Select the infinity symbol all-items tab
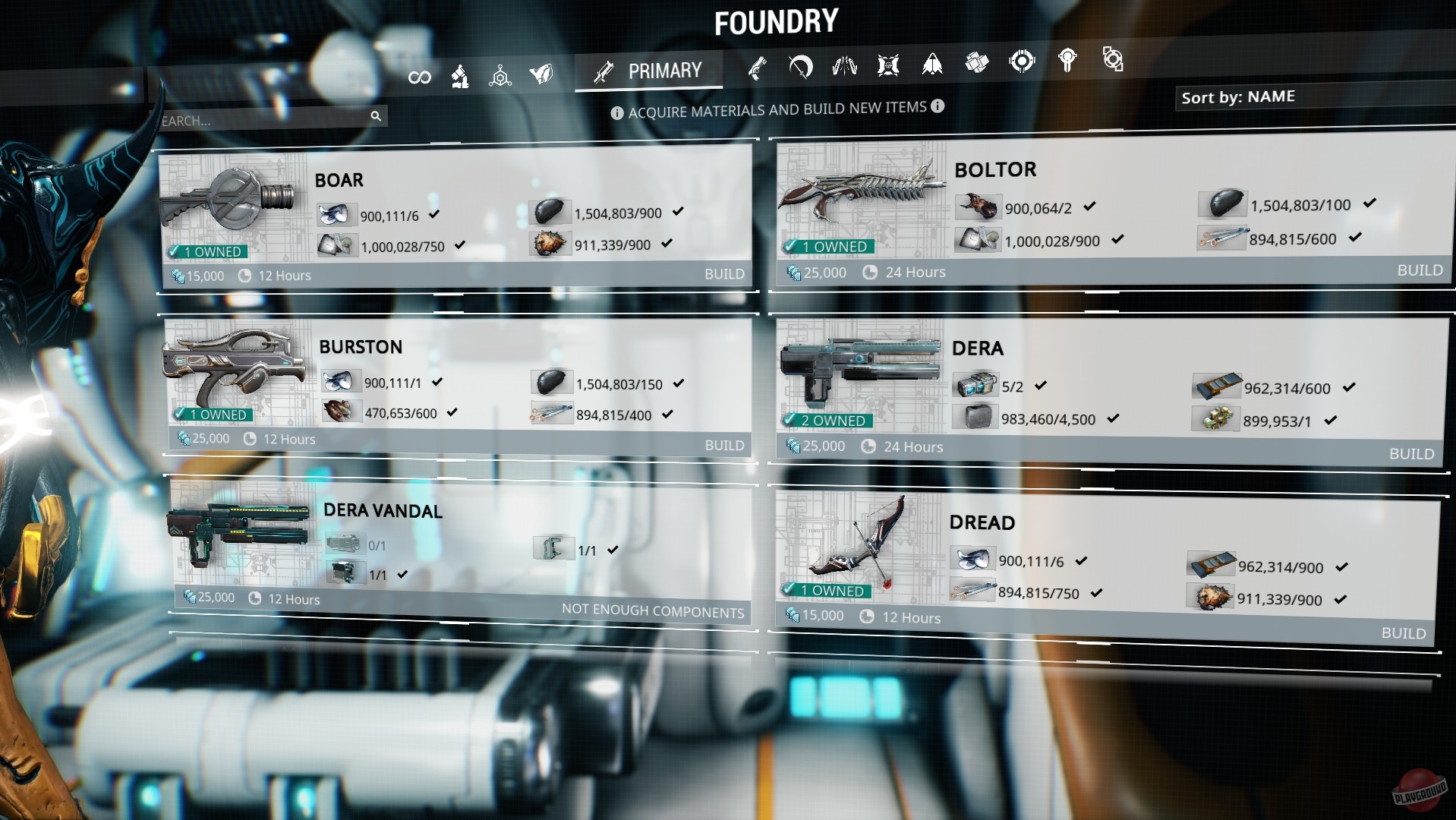This screenshot has width=1456, height=820. point(419,77)
